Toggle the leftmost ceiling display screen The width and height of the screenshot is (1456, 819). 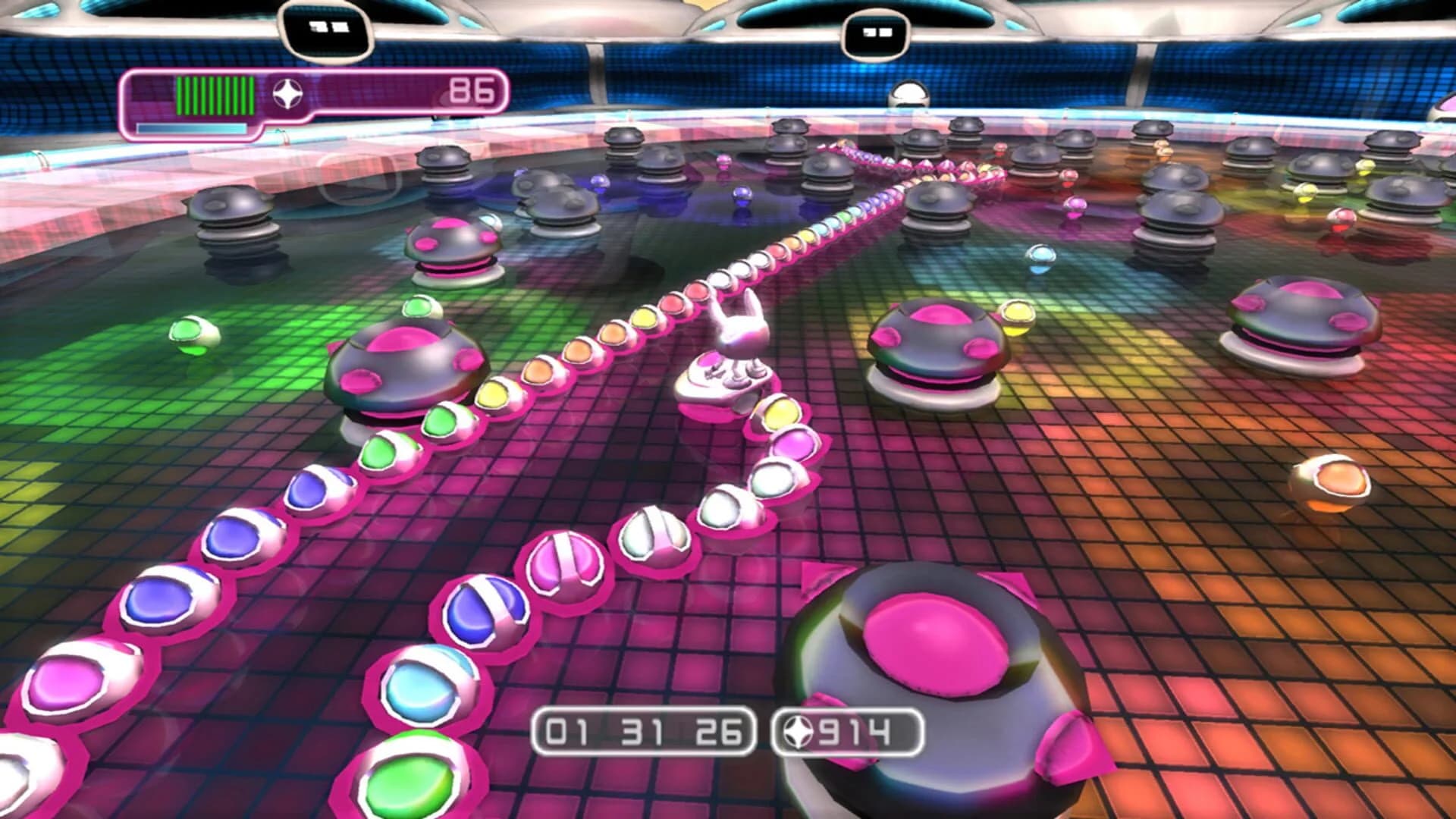326,27
